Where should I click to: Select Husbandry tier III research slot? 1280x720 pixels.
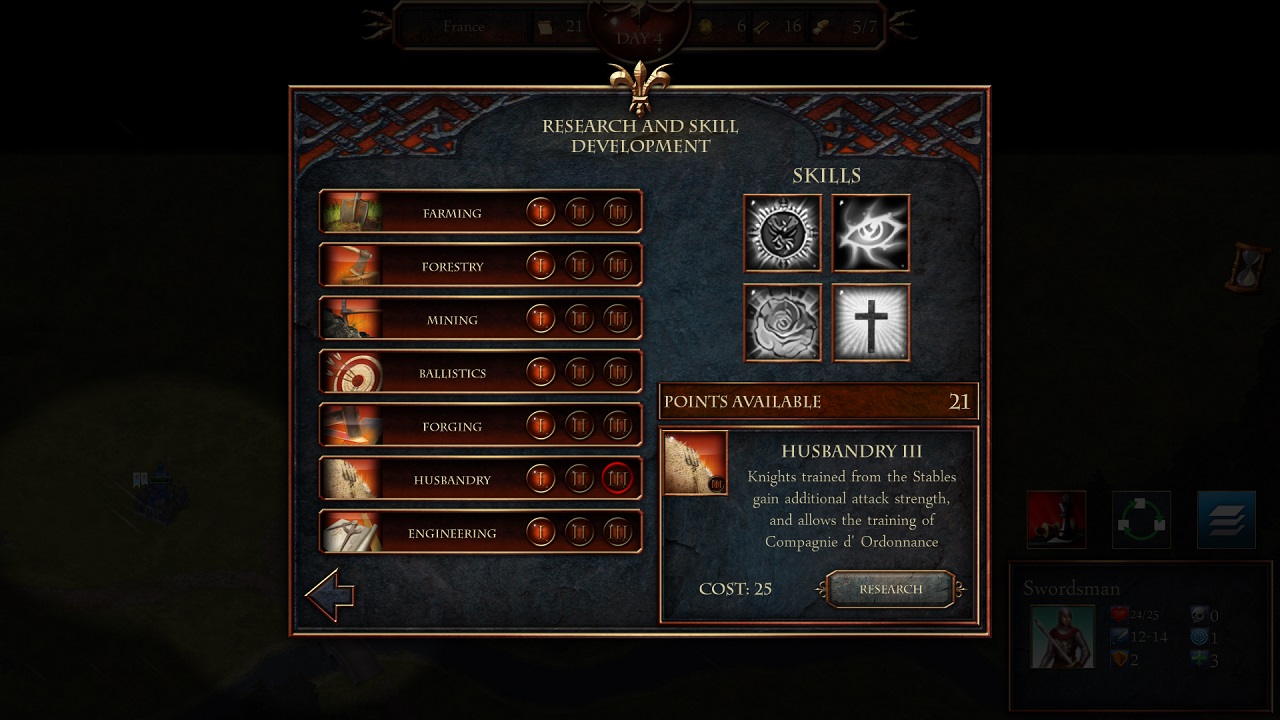pyautogui.click(x=617, y=478)
